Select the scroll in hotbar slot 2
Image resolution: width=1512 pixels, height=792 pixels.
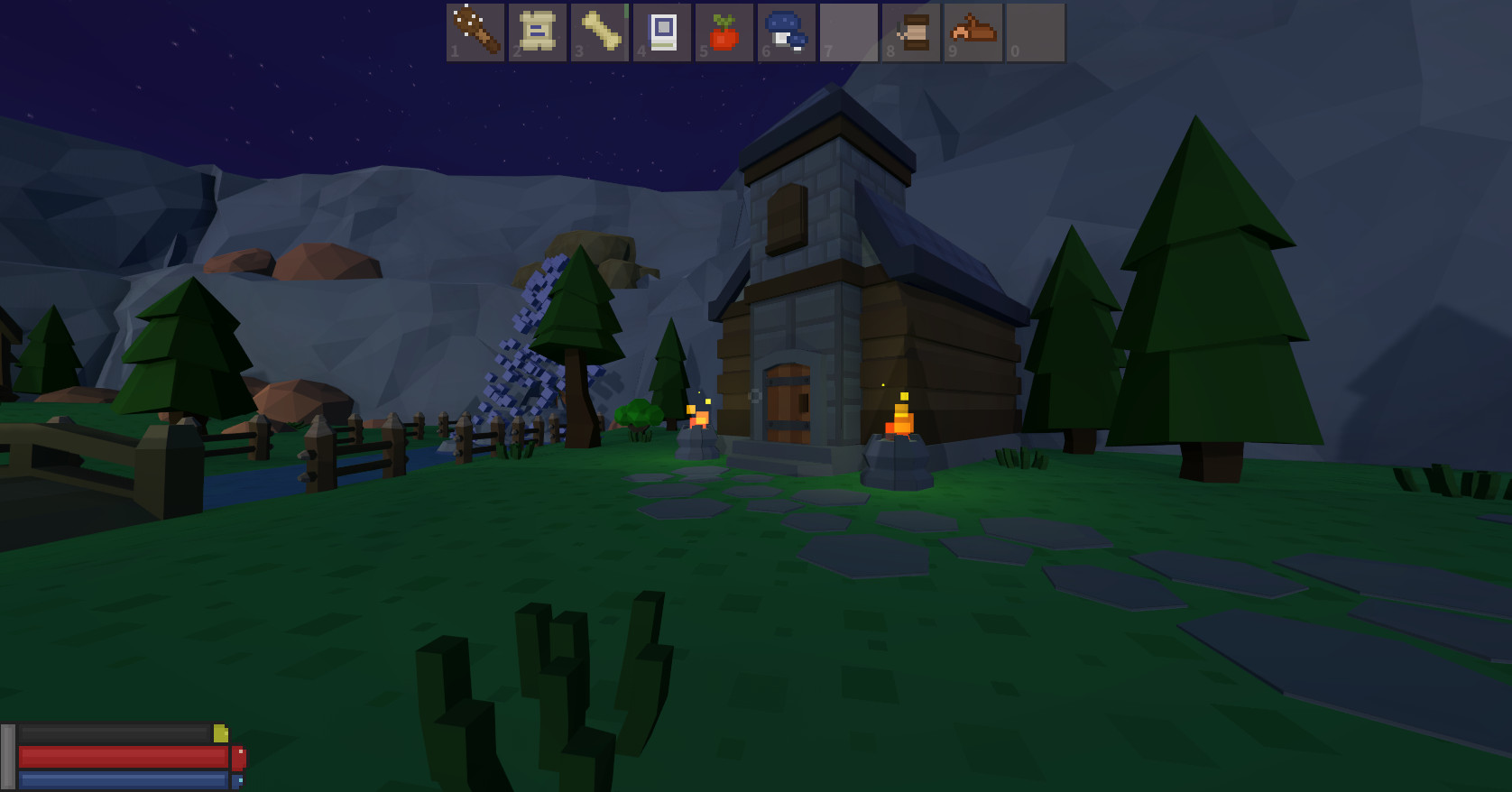click(x=538, y=32)
